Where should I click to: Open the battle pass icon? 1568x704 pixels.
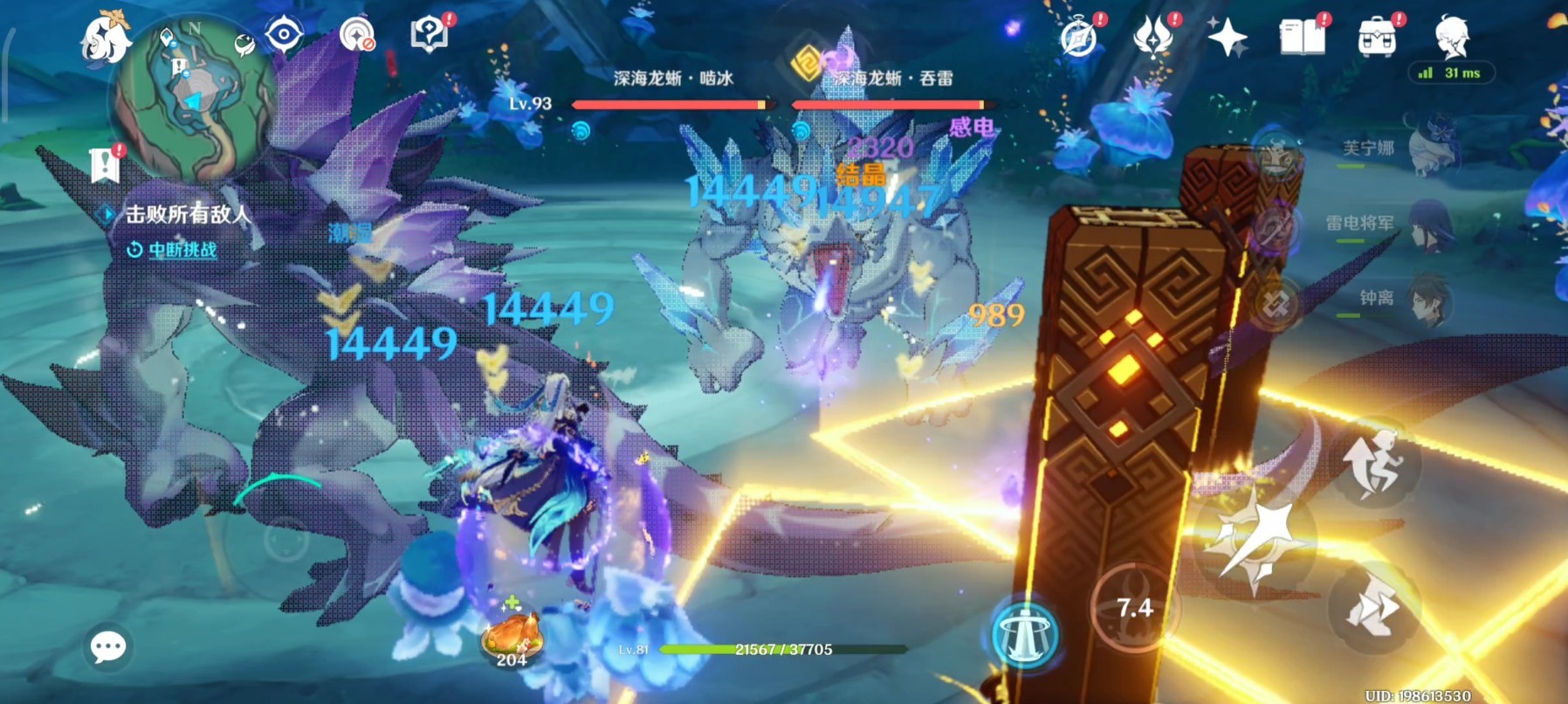pos(1152,38)
